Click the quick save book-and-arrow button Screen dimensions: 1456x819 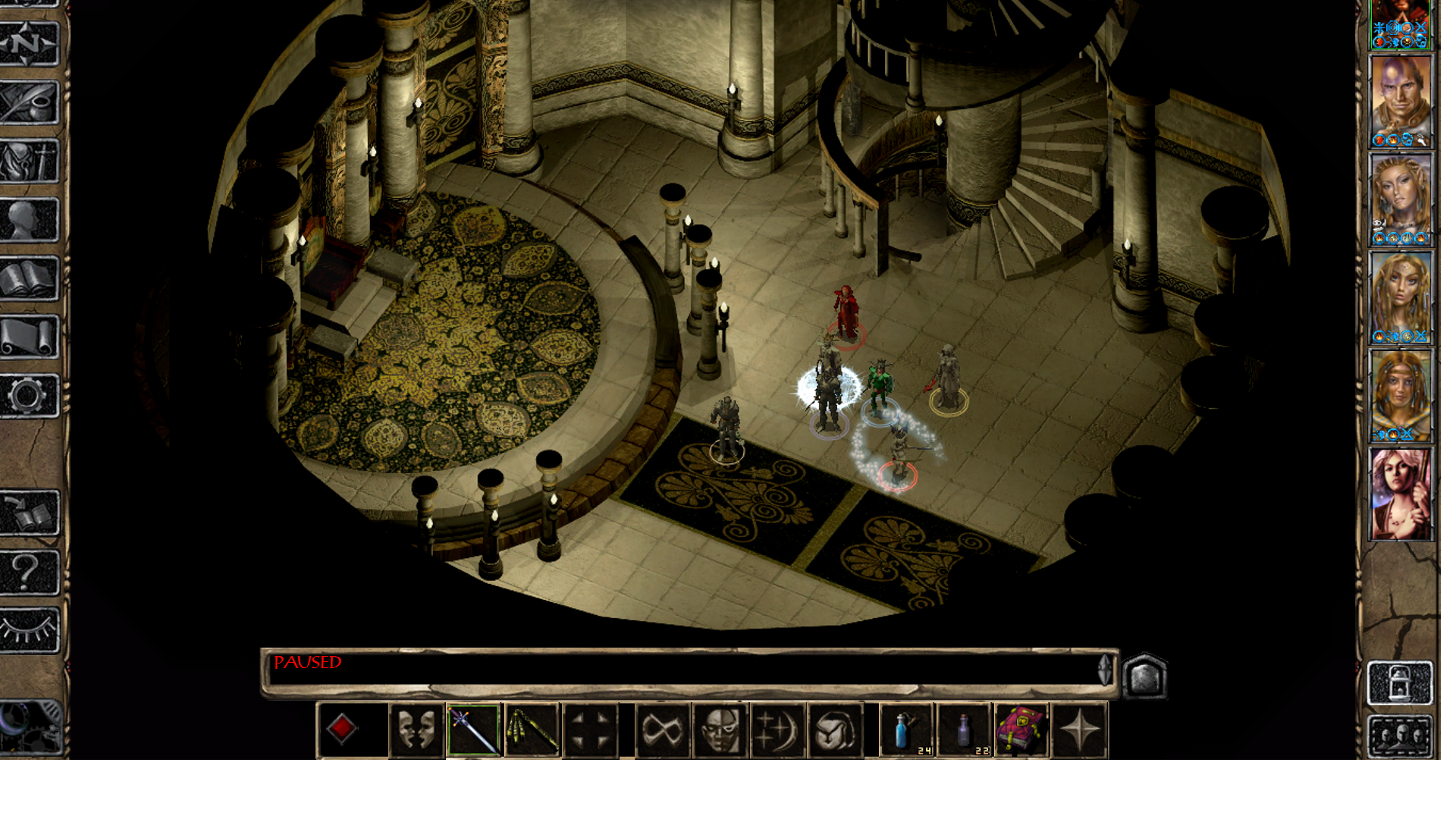point(30,513)
